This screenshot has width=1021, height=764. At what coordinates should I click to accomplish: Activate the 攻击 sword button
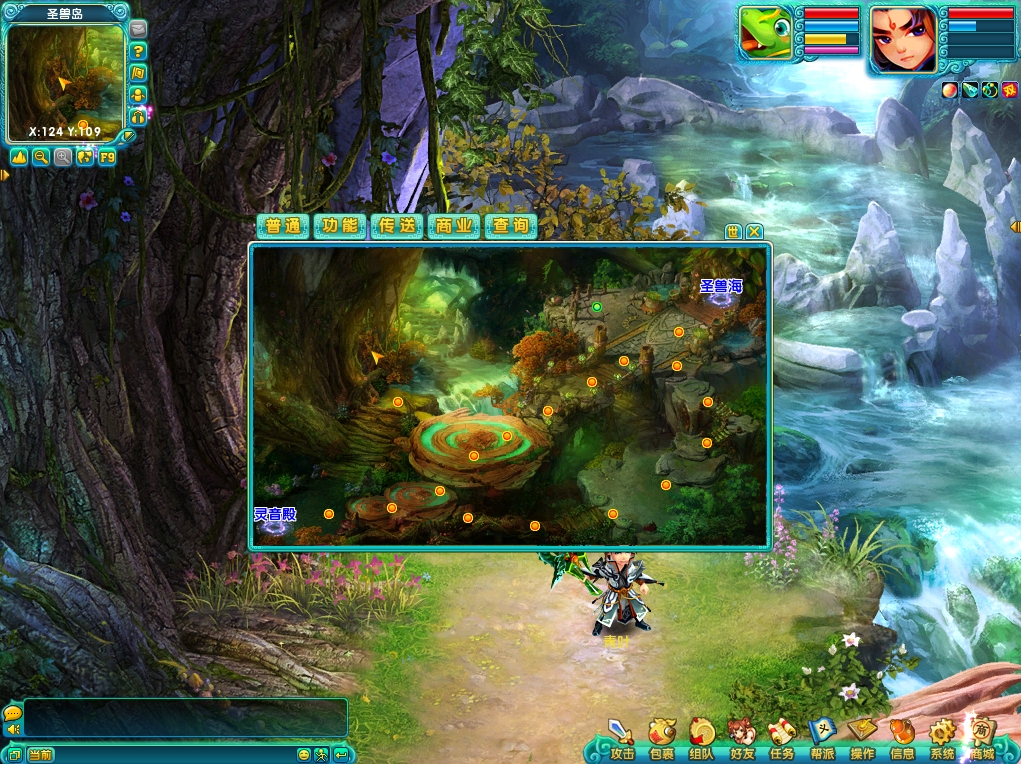[x=622, y=740]
